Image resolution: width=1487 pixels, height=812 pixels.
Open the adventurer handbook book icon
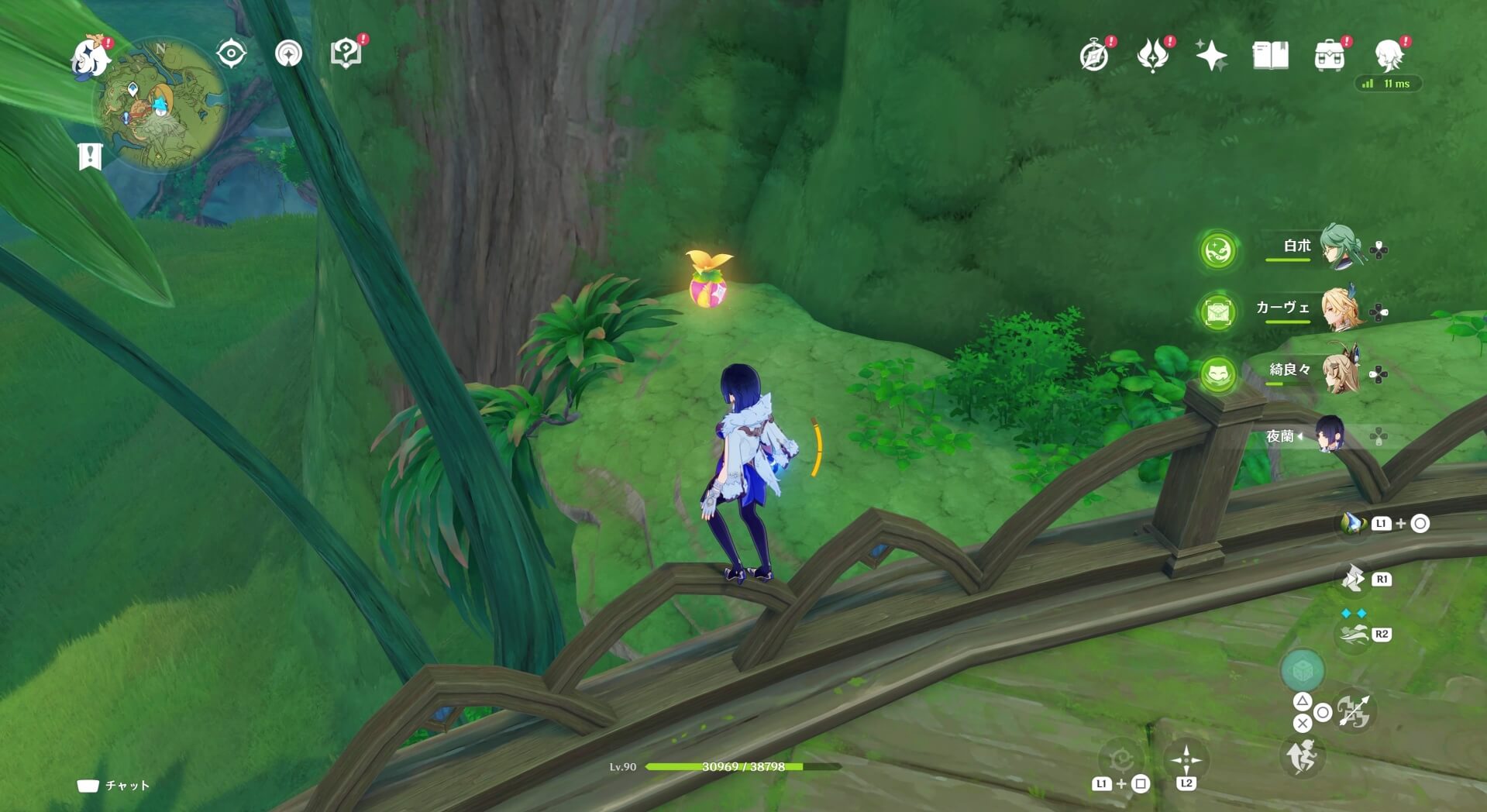(1270, 56)
